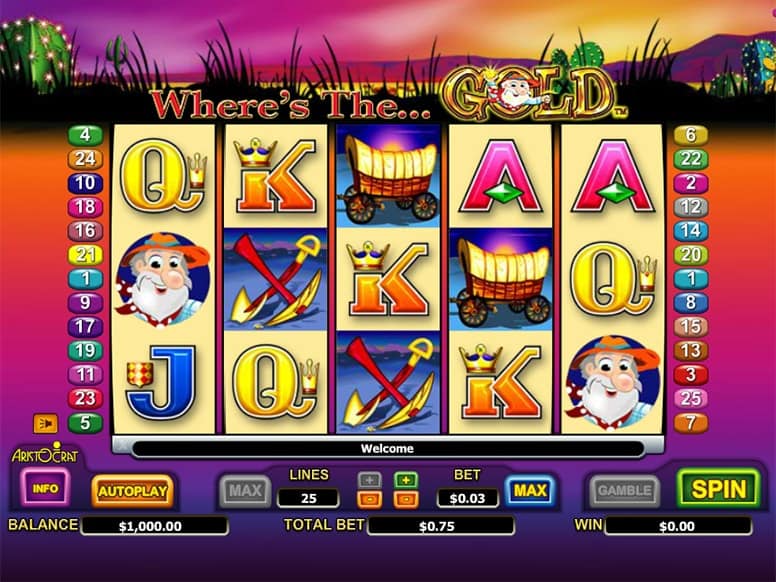Pick the payline 6 marker
The height and width of the screenshot is (582, 776).
[691, 135]
